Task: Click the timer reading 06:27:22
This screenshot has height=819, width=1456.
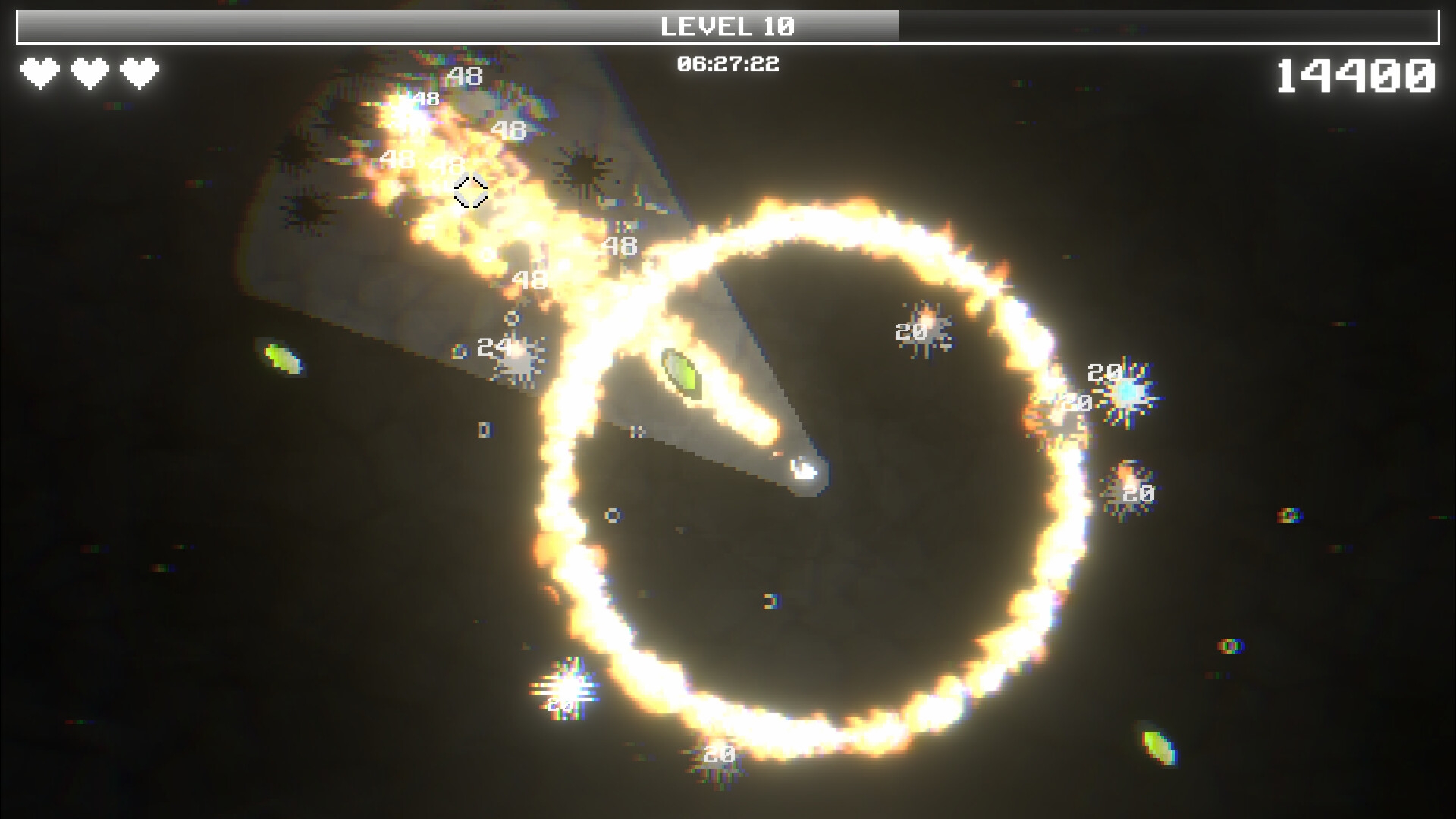Action: click(729, 64)
